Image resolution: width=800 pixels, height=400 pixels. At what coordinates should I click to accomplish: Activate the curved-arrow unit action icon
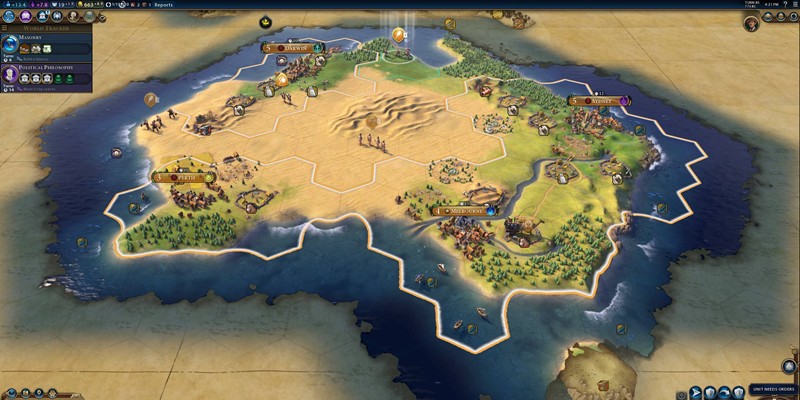click(x=722, y=392)
